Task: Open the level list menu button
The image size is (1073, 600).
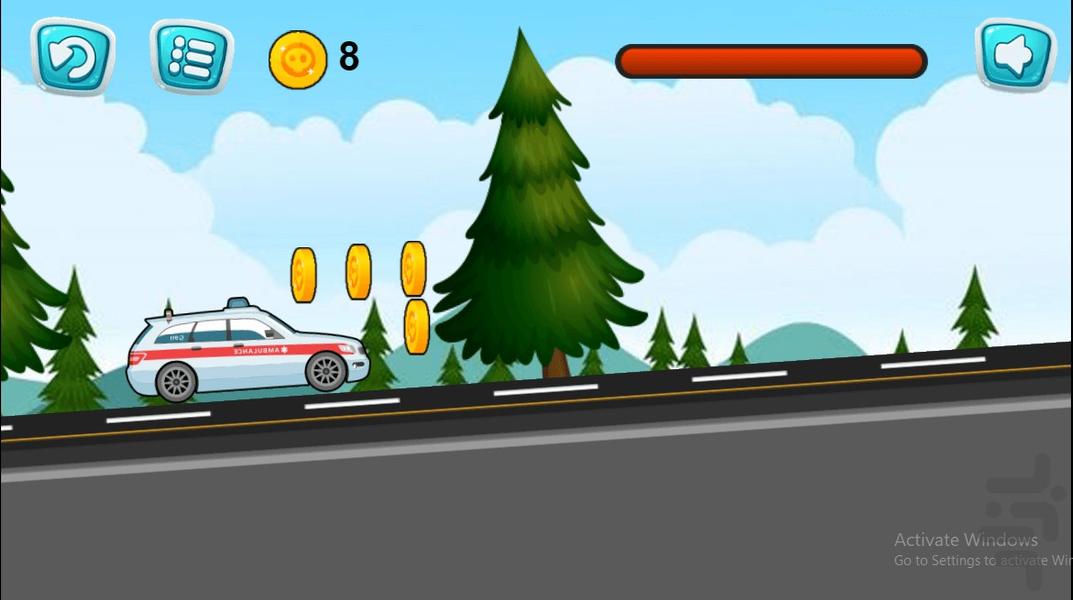Action: (191, 57)
